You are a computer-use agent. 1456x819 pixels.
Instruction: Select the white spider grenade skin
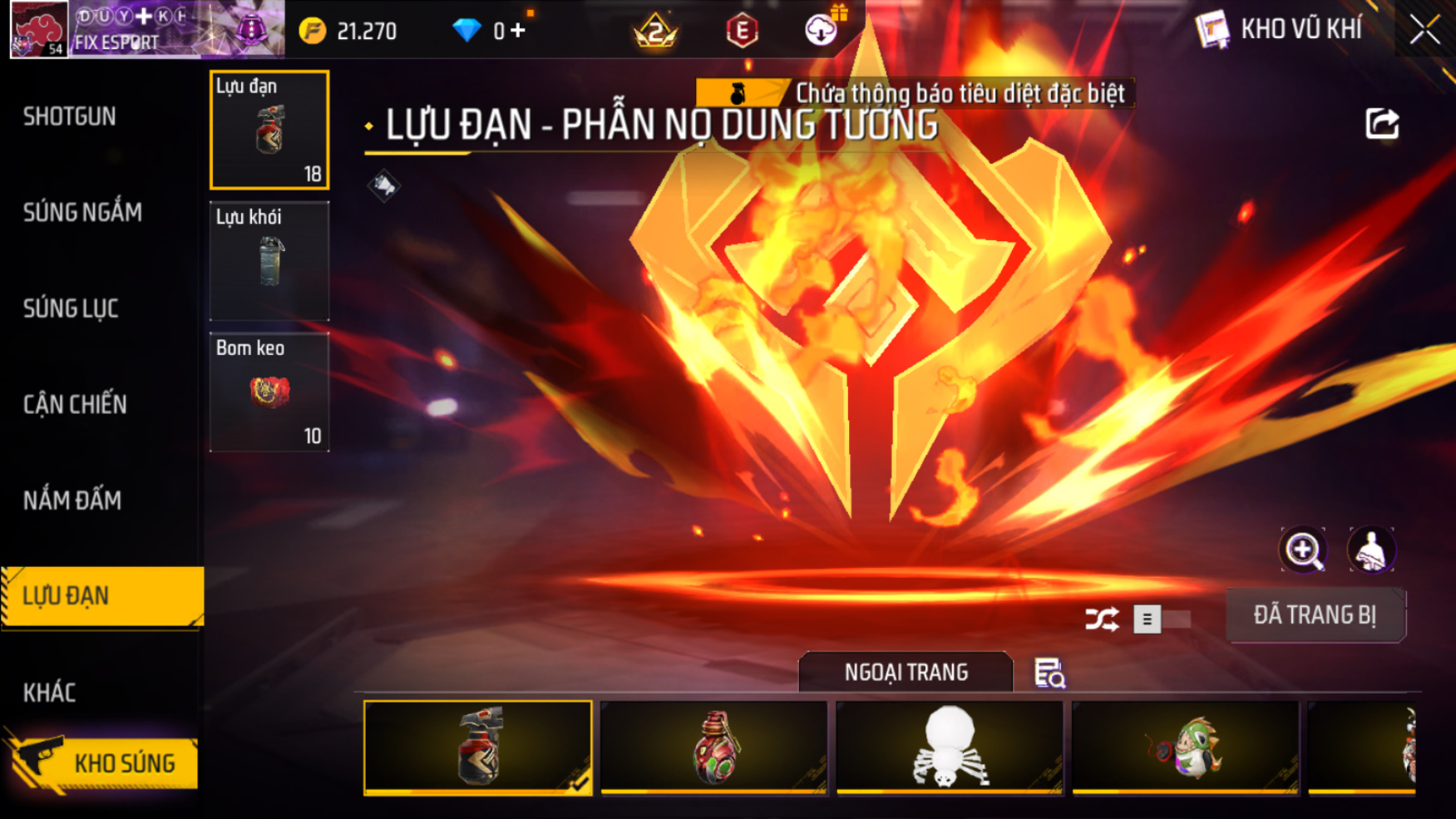coord(949,747)
